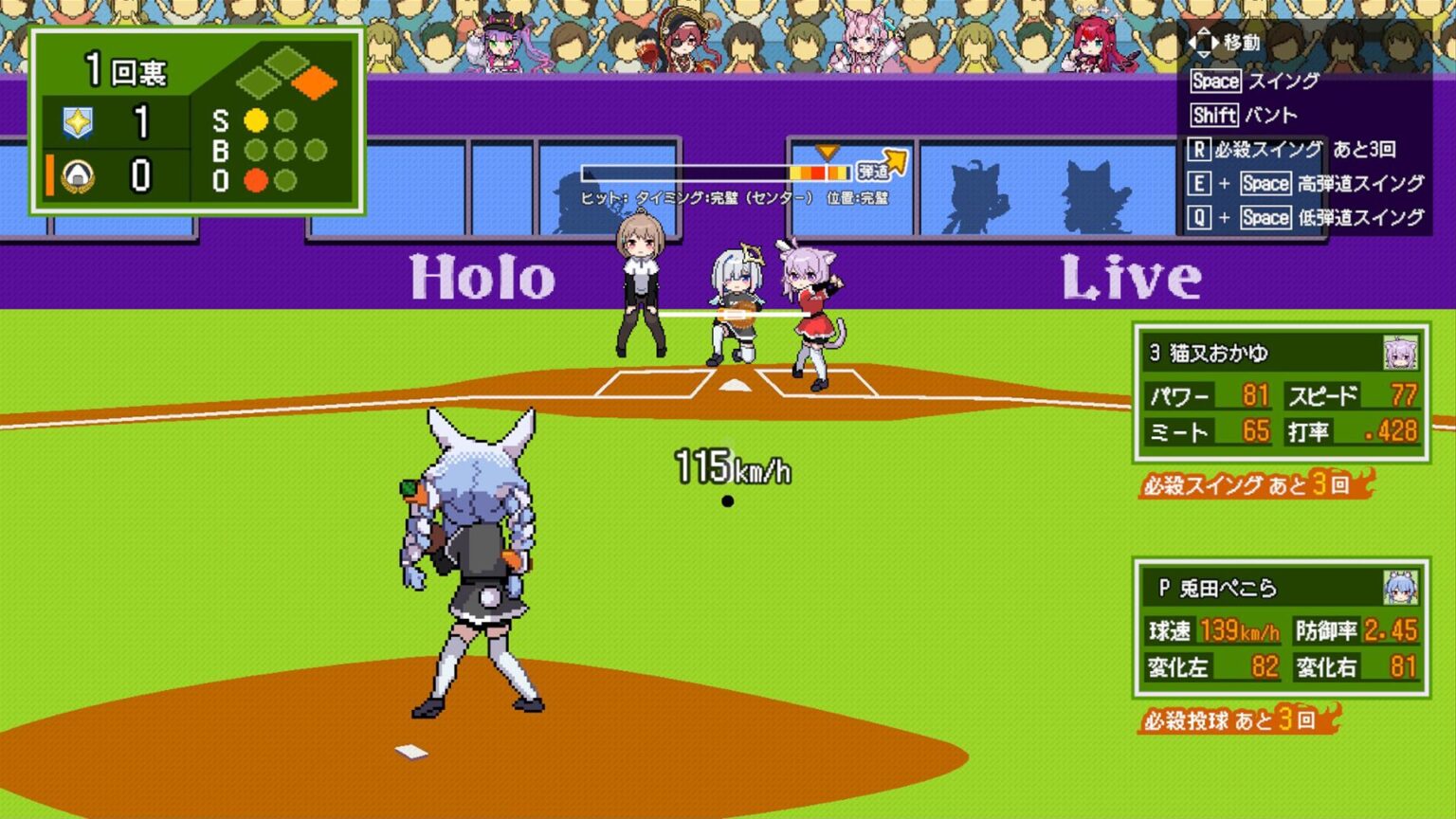1456x819 pixels.
Task: Click the Shift key icon for バント
Action: (x=1213, y=116)
